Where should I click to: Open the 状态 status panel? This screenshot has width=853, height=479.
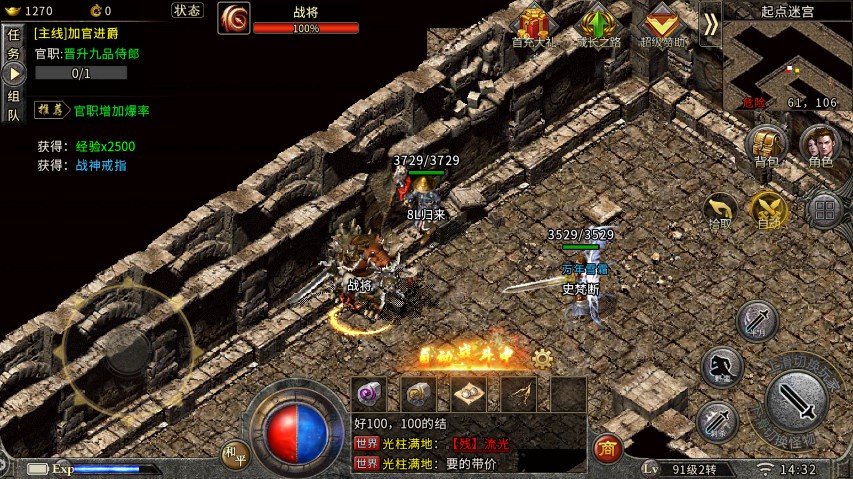click(187, 10)
